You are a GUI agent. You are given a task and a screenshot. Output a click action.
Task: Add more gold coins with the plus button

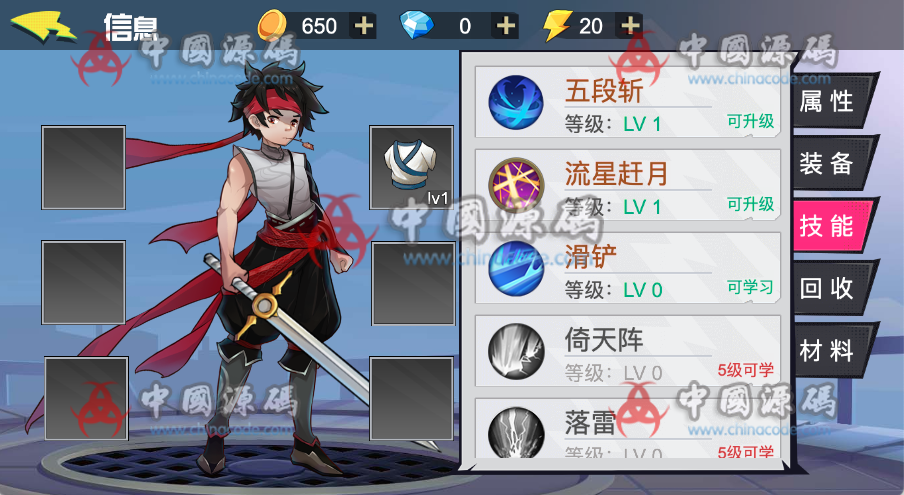point(364,25)
